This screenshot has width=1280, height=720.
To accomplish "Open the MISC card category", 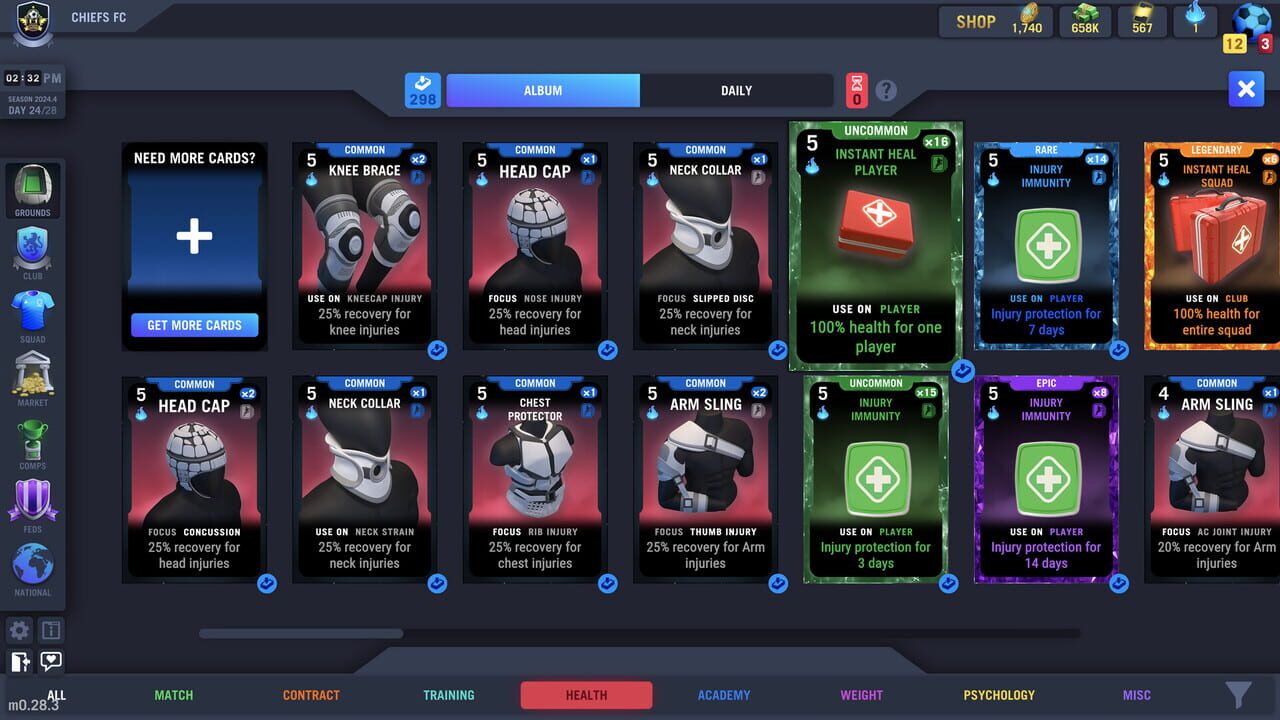I will (1136, 694).
